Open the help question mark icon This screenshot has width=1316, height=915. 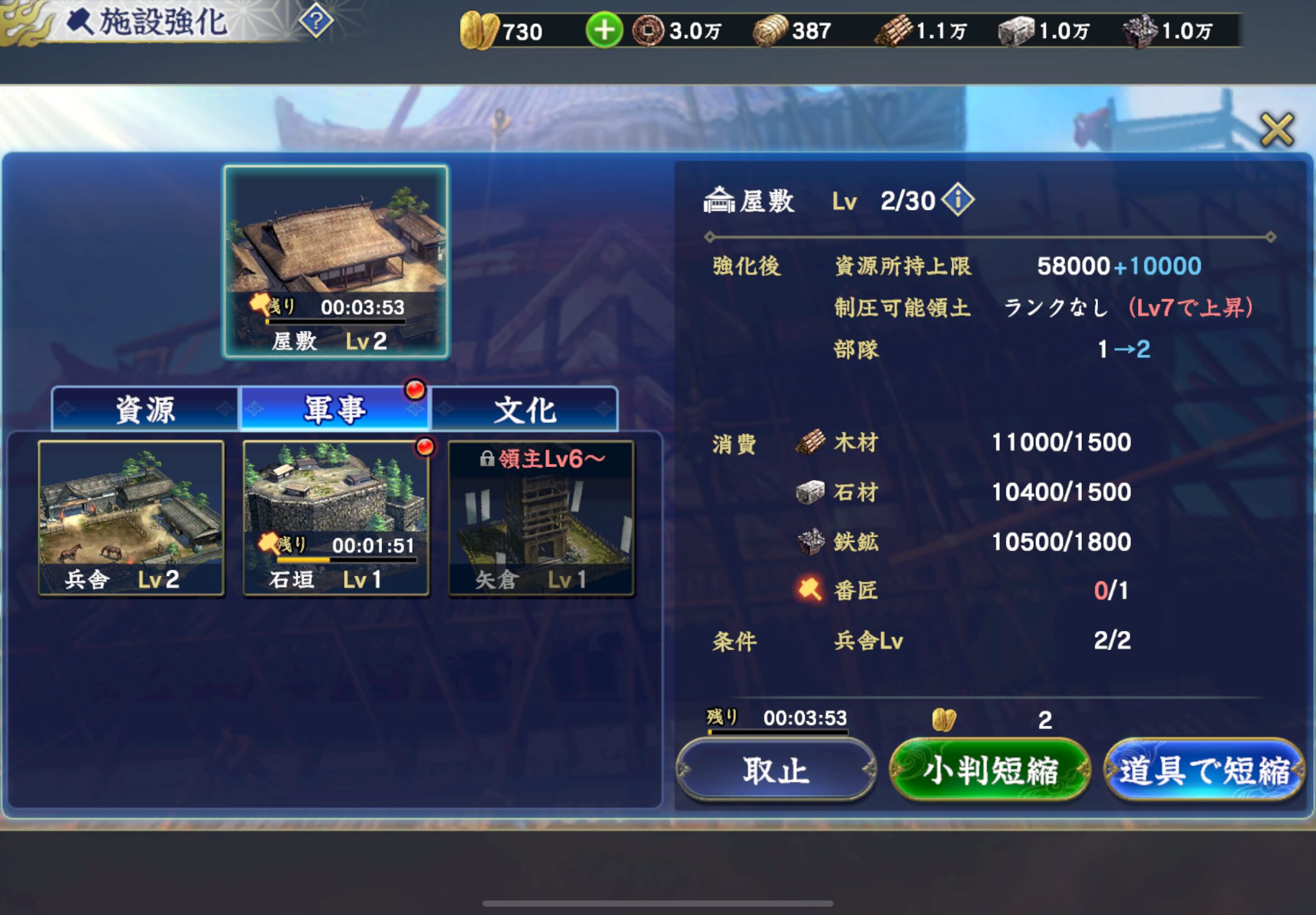coord(316,22)
